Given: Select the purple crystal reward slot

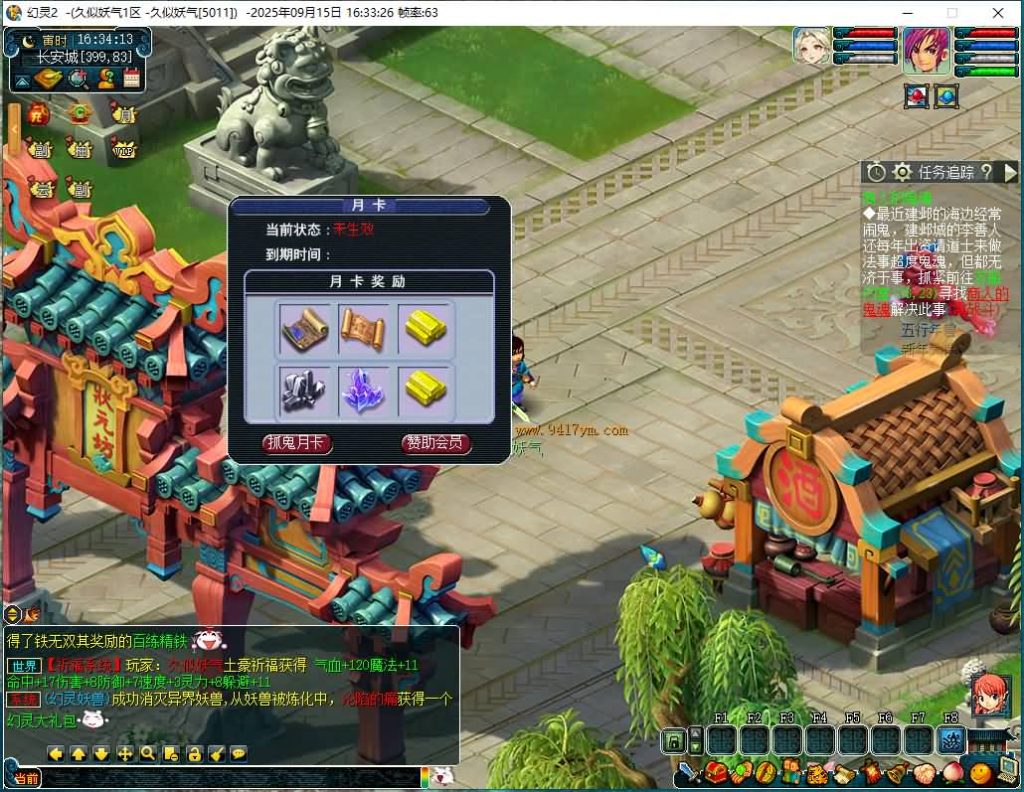Looking at the screenshot, I should [x=364, y=390].
